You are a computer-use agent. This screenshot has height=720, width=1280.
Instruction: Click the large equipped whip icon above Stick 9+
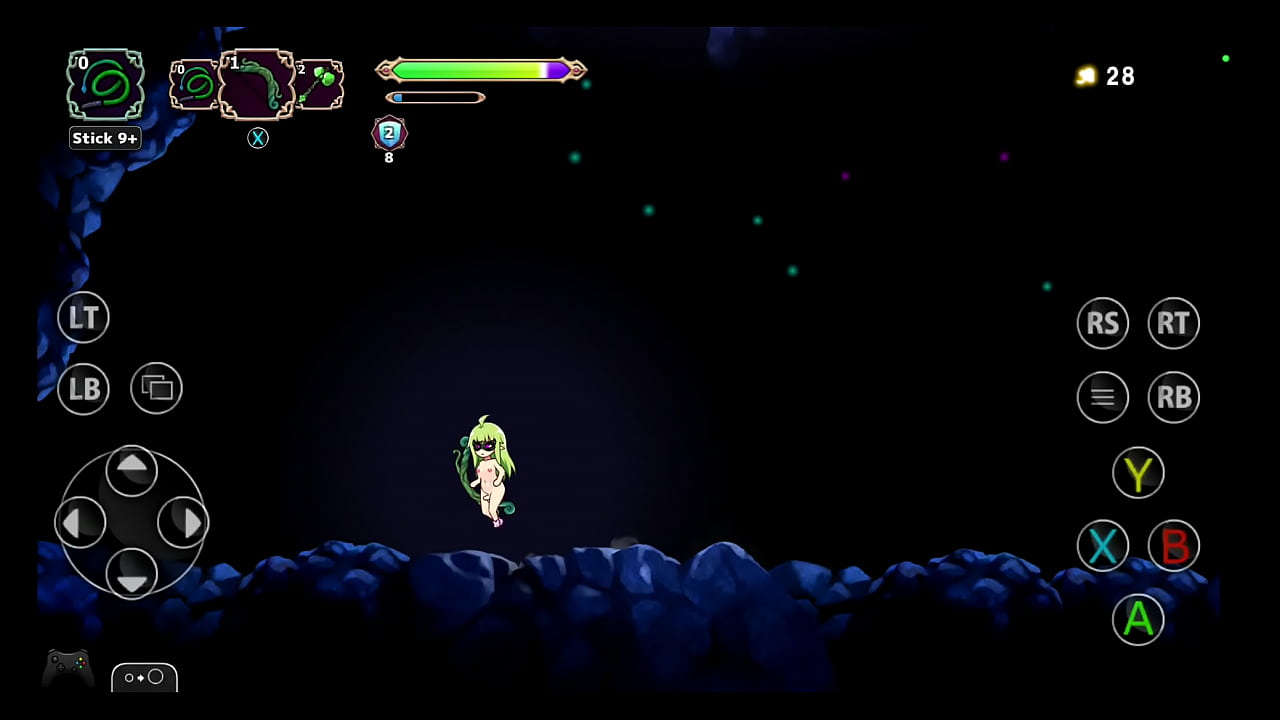coord(105,85)
